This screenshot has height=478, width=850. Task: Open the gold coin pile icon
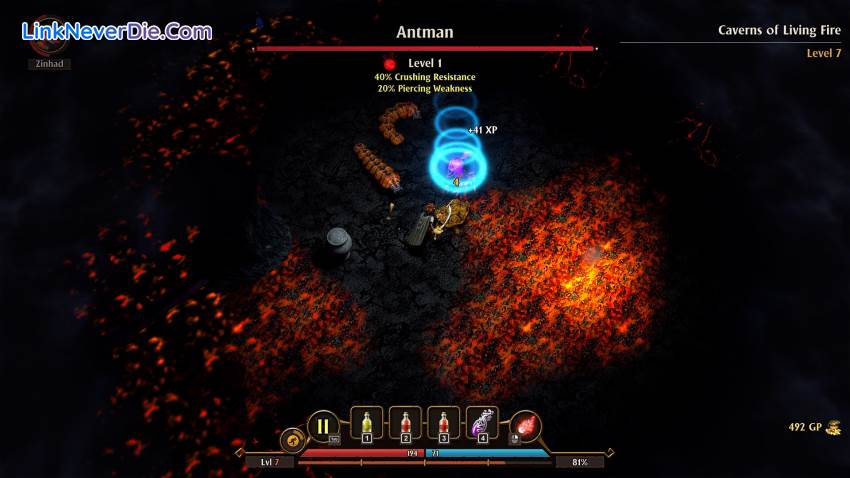[x=832, y=427]
